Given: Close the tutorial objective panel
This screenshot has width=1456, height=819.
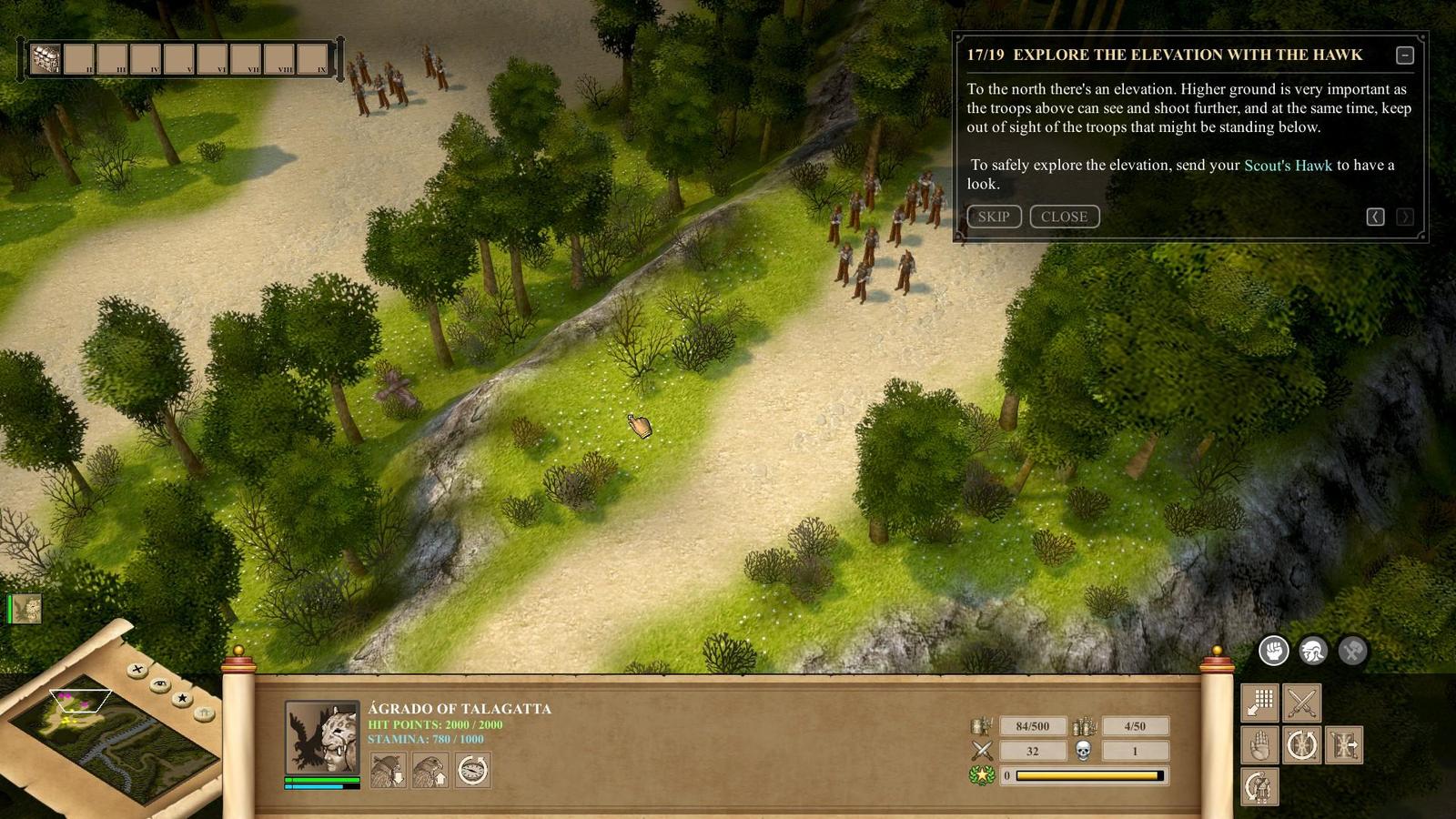Looking at the screenshot, I should pos(1064,217).
